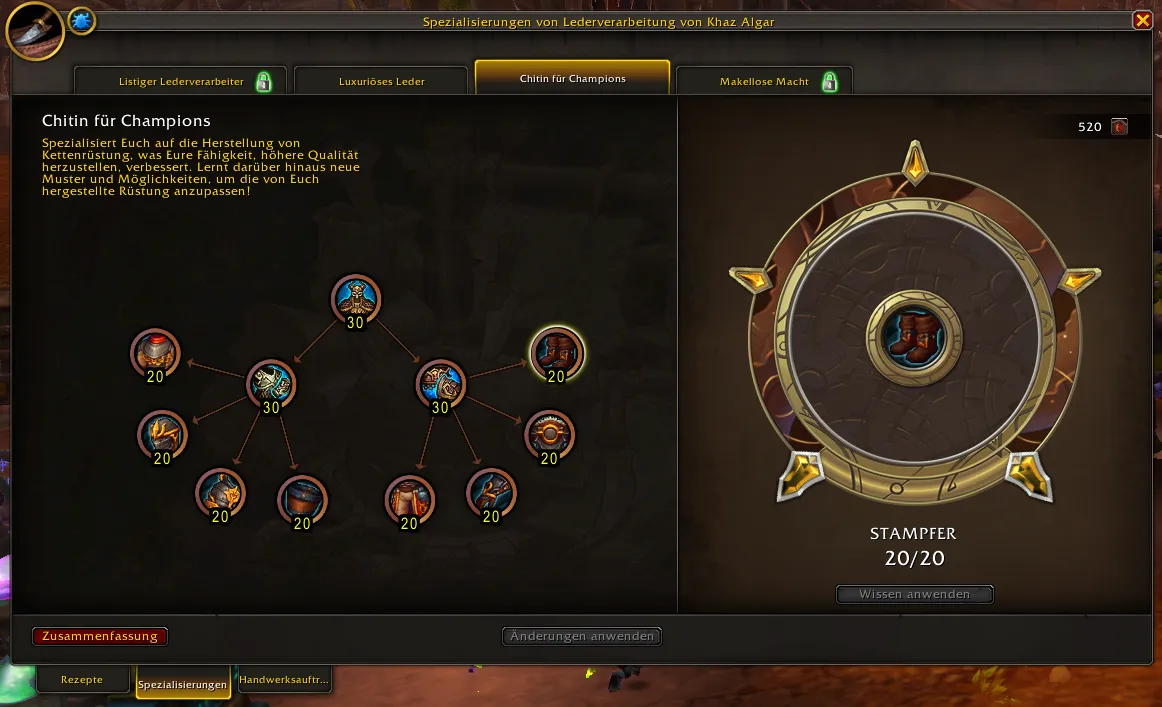This screenshot has width=1162, height=707.
Task: Select the leather bracer cuff node
Action: 301,499
